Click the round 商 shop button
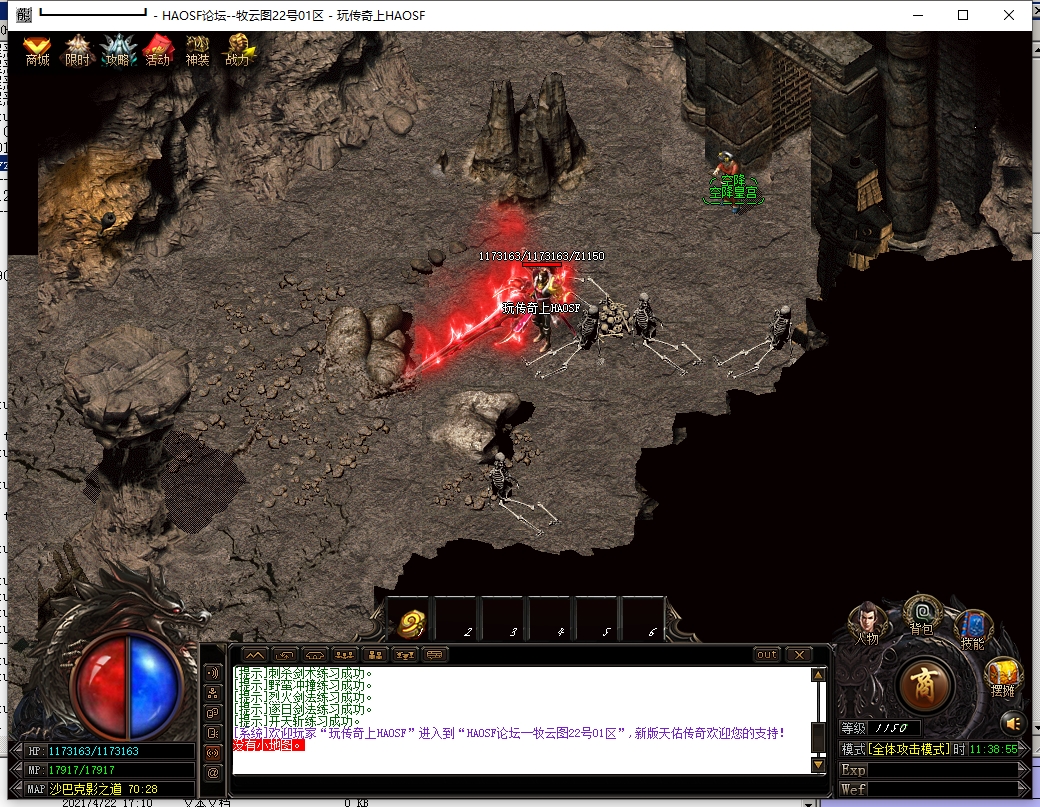The height and width of the screenshot is (807, 1040). click(926, 684)
